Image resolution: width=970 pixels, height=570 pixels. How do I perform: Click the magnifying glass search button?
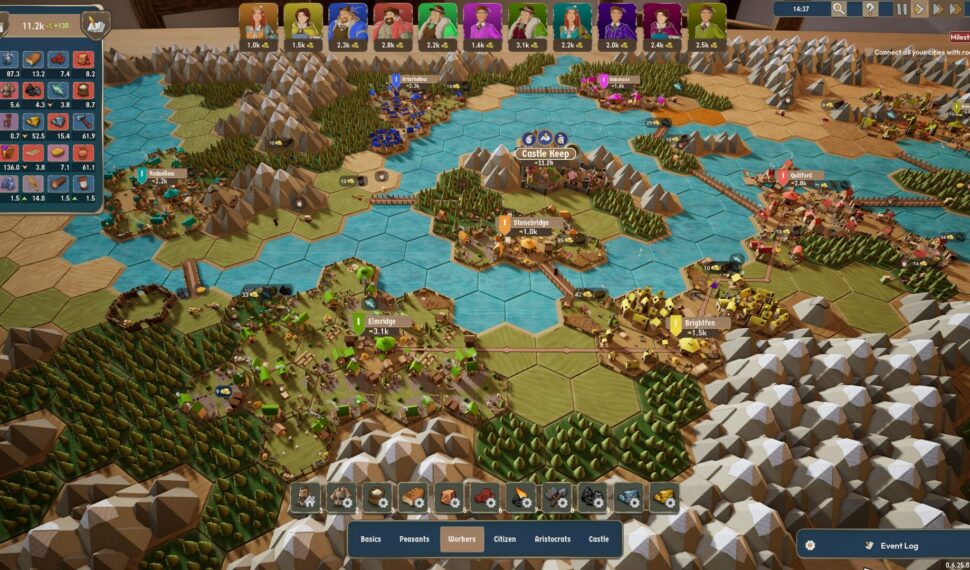pyautogui.click(x=838, y=9)
